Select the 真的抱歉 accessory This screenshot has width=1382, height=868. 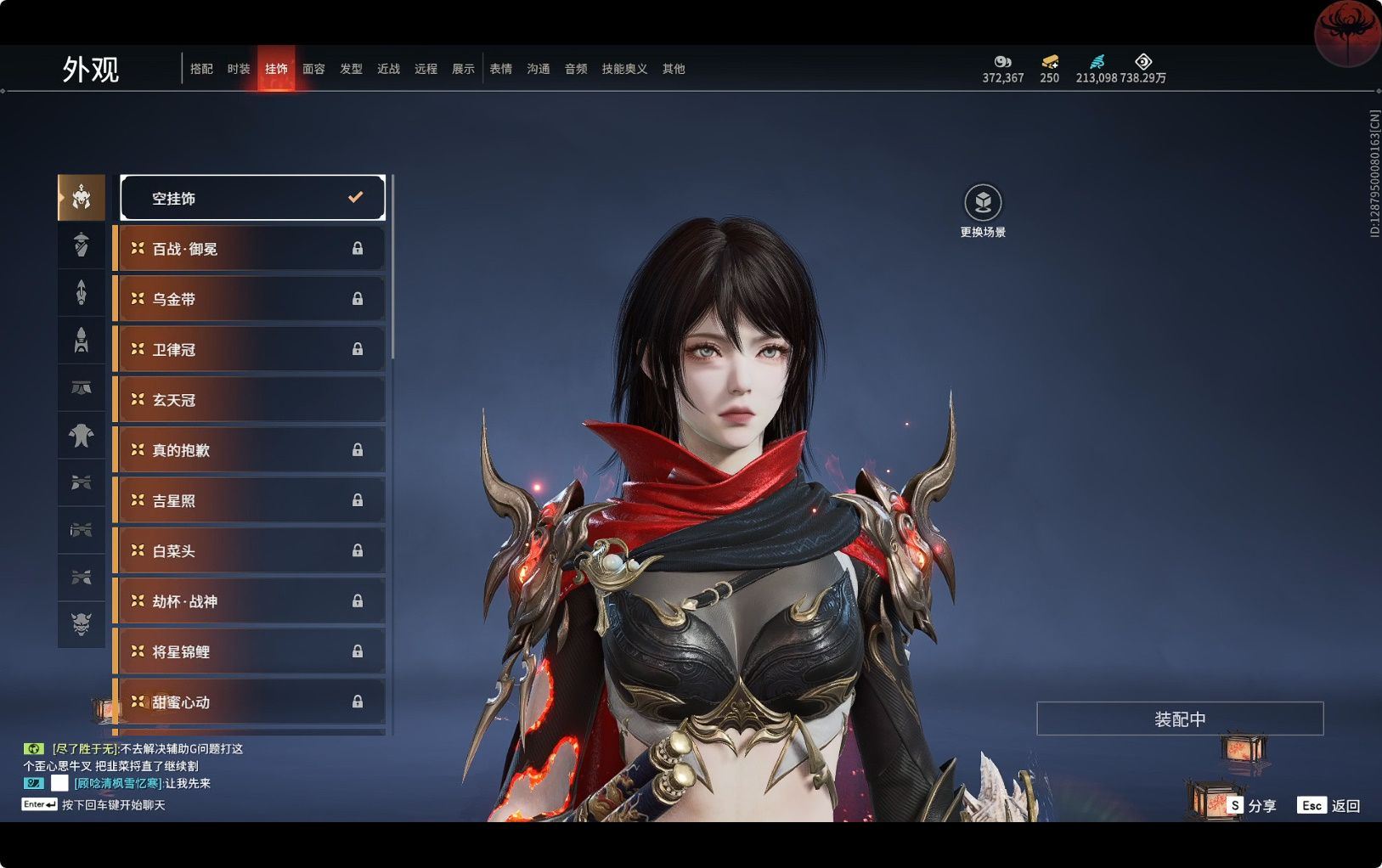click(x=251, y=450)
